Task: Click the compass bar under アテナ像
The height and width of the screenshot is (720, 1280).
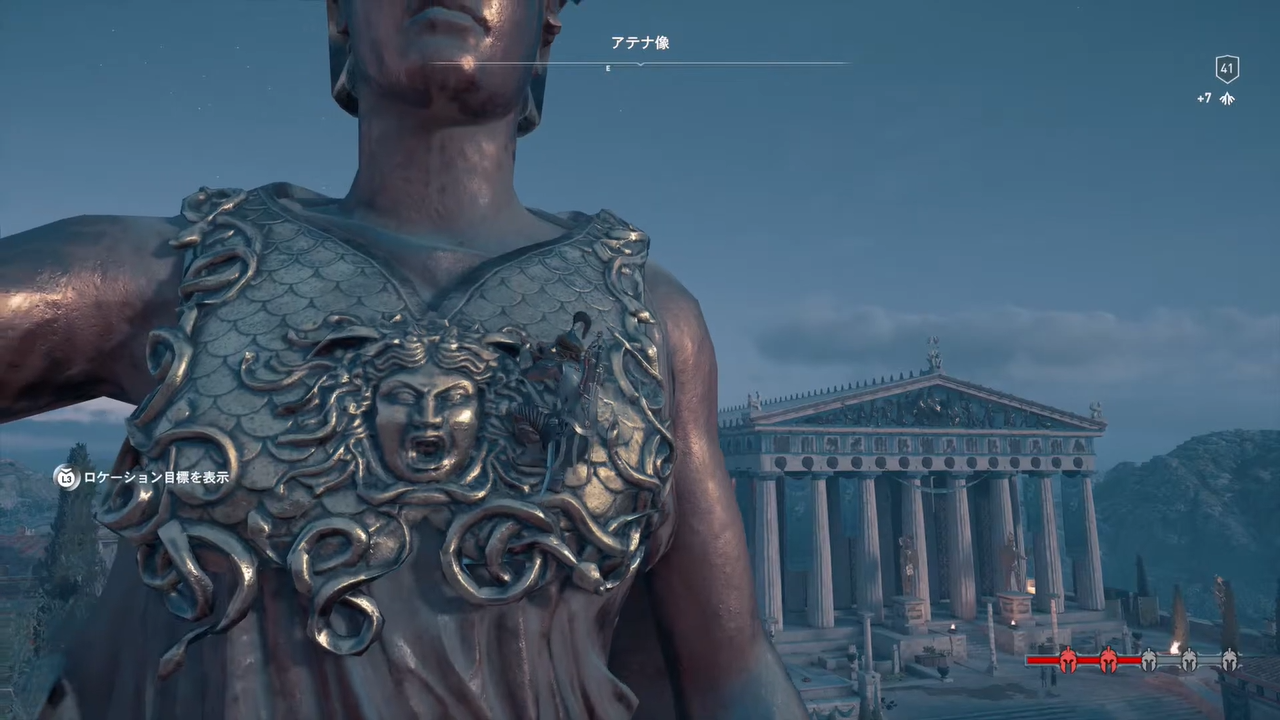Action: point(640,64)
